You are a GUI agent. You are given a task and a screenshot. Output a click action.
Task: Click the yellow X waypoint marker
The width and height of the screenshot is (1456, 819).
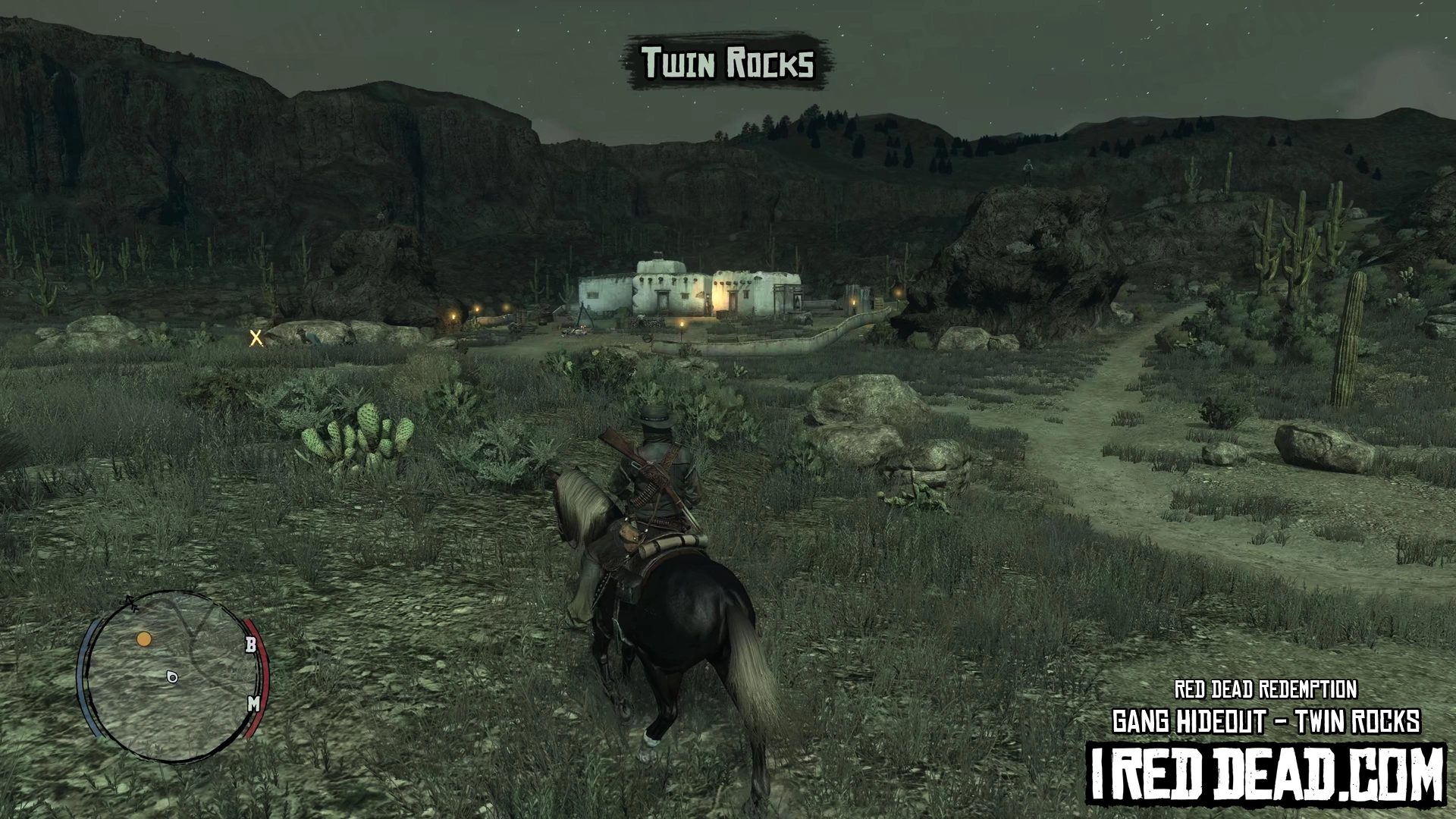[x=256, y=338]
